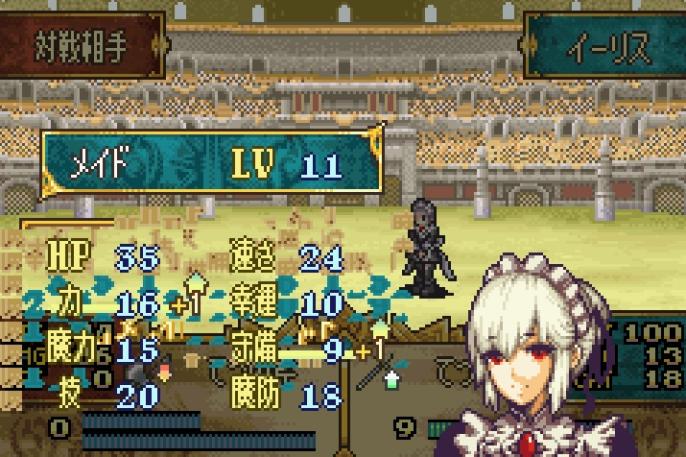Select the 対戦相手 opponent name plate
Image resolution: width=686 pixels, height=457 pixels.
coord(82,45)
